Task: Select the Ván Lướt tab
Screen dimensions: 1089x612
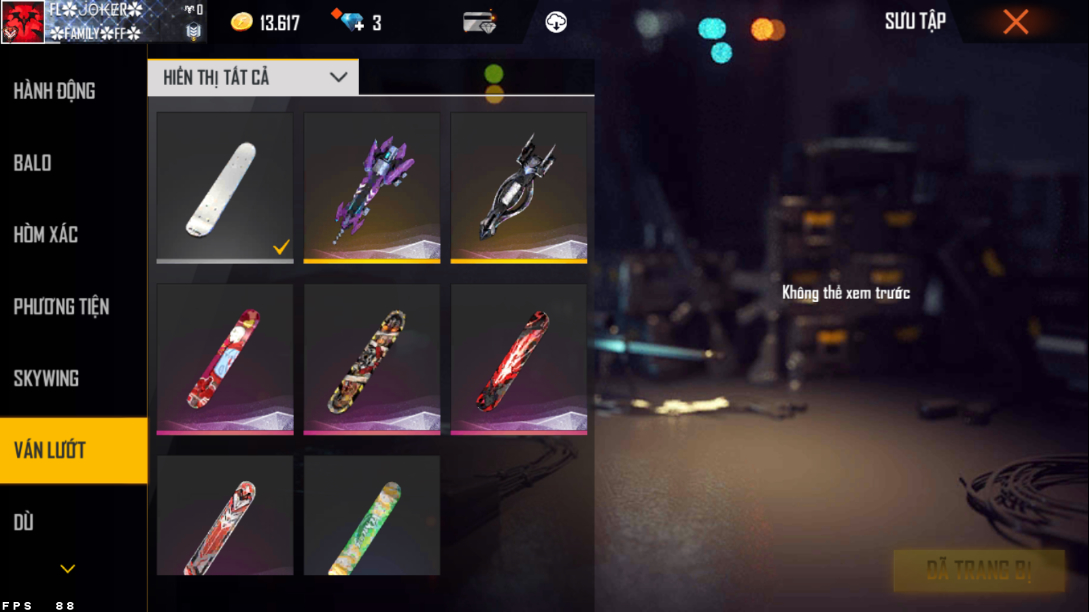Action: [x=50, y=450]
